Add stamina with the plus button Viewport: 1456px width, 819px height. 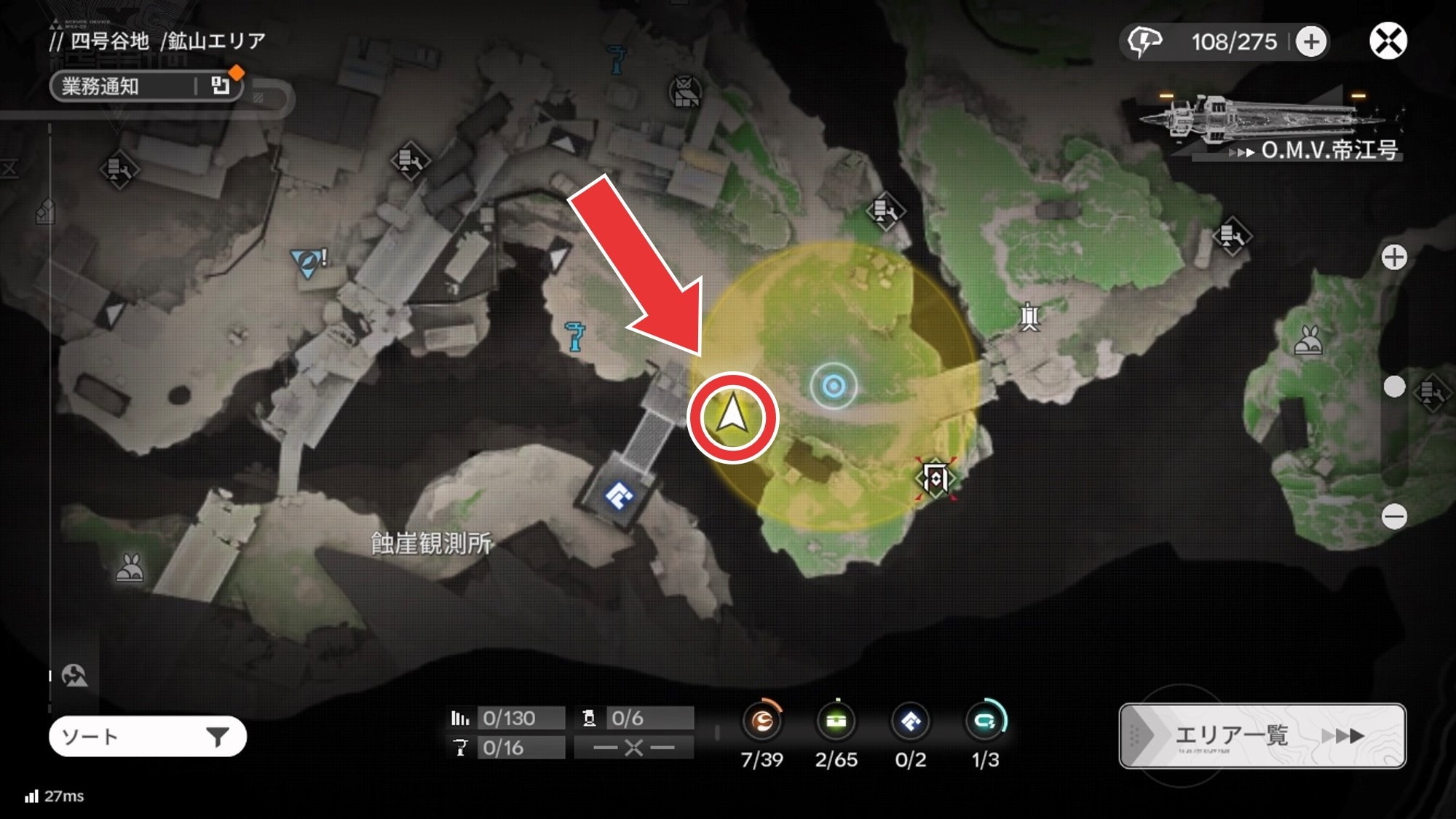coord(1311,41)
